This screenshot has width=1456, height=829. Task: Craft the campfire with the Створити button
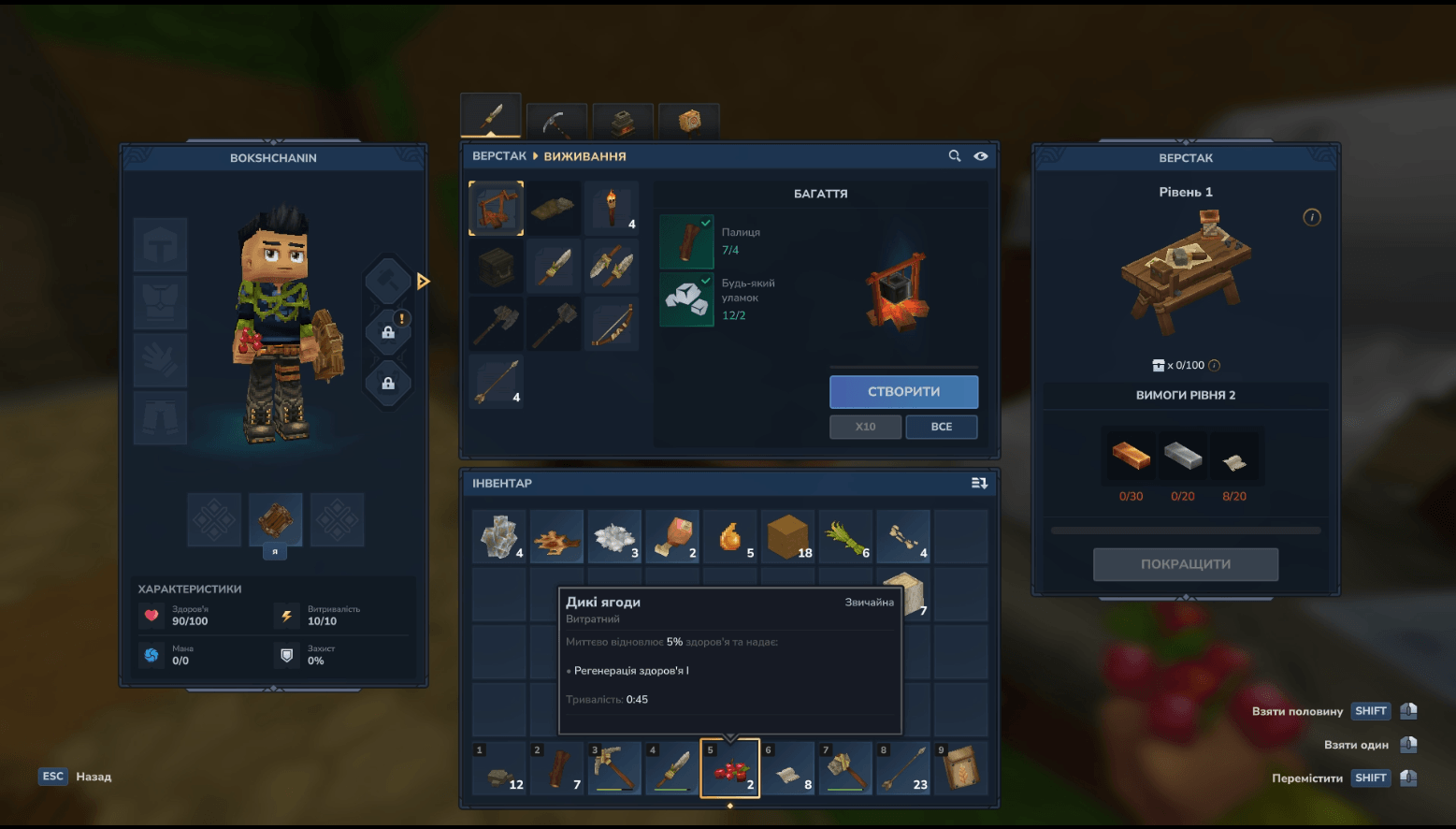903,392
